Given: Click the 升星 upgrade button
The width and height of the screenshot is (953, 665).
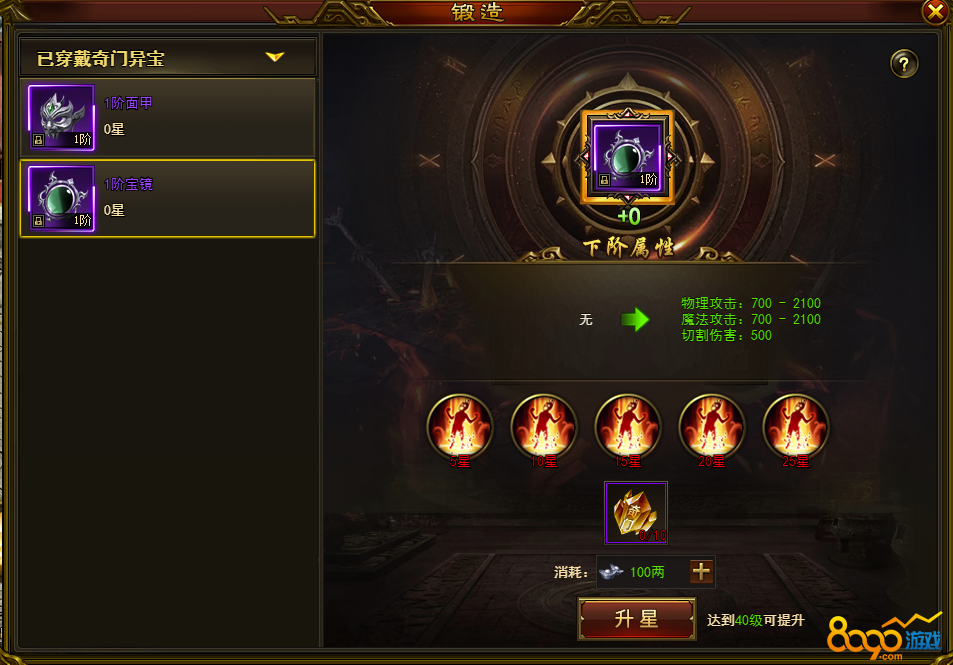Looking at the screenshot, I should (x=637, y=619).
